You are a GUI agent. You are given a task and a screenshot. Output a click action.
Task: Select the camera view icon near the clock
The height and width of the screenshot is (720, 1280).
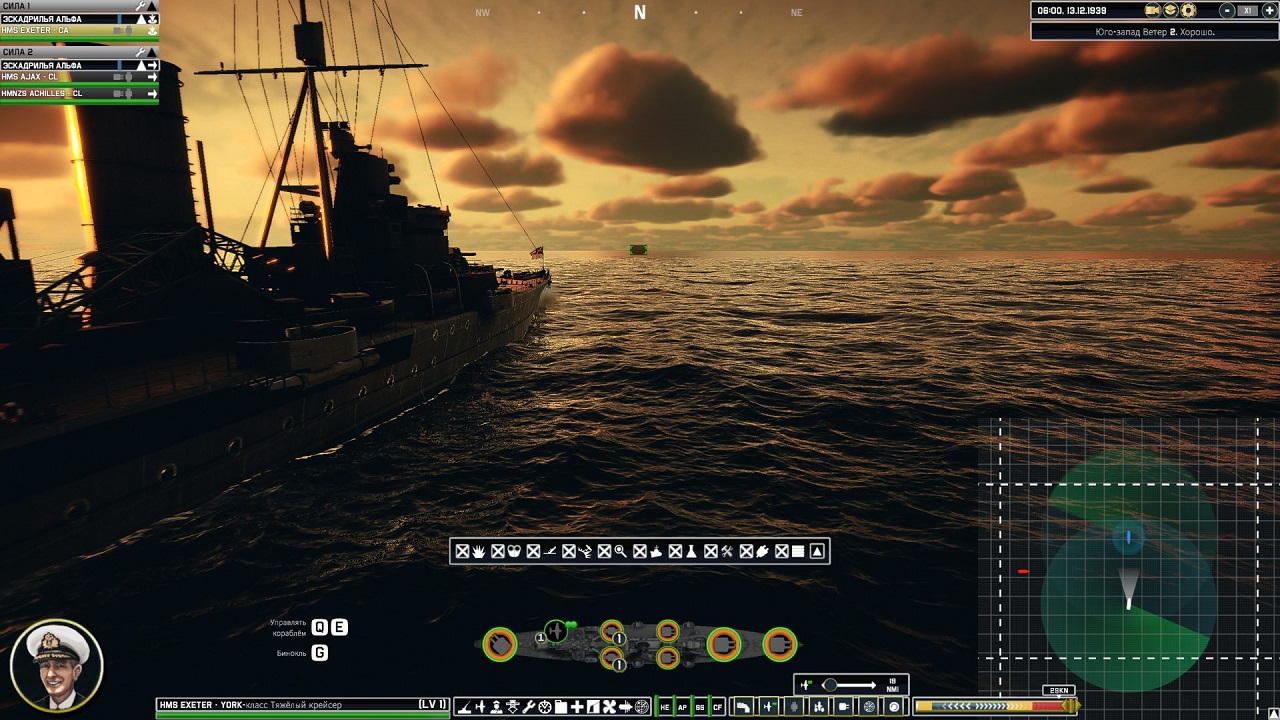coord(1152,10)
